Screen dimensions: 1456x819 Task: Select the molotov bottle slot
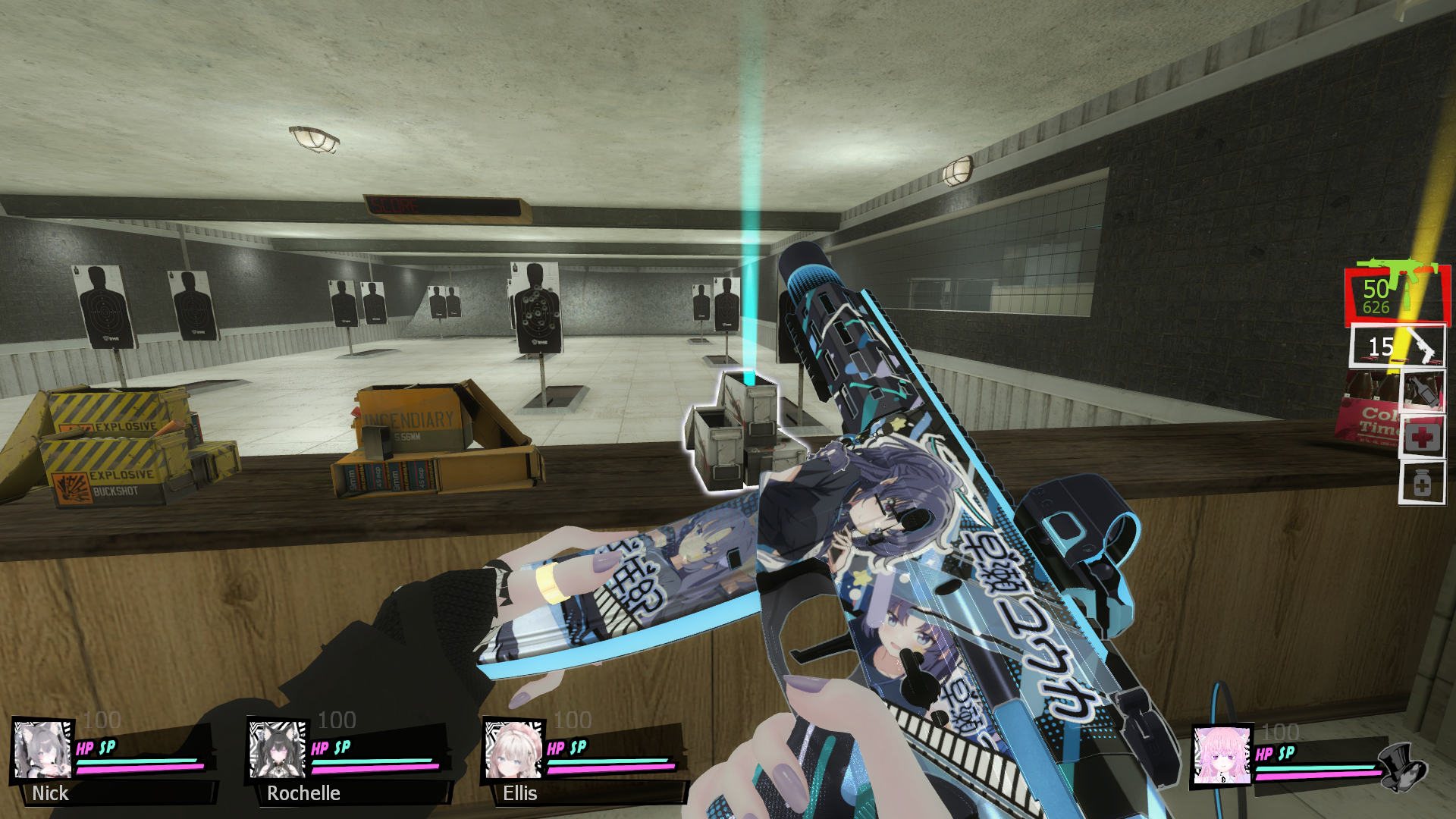(1422, 391)
